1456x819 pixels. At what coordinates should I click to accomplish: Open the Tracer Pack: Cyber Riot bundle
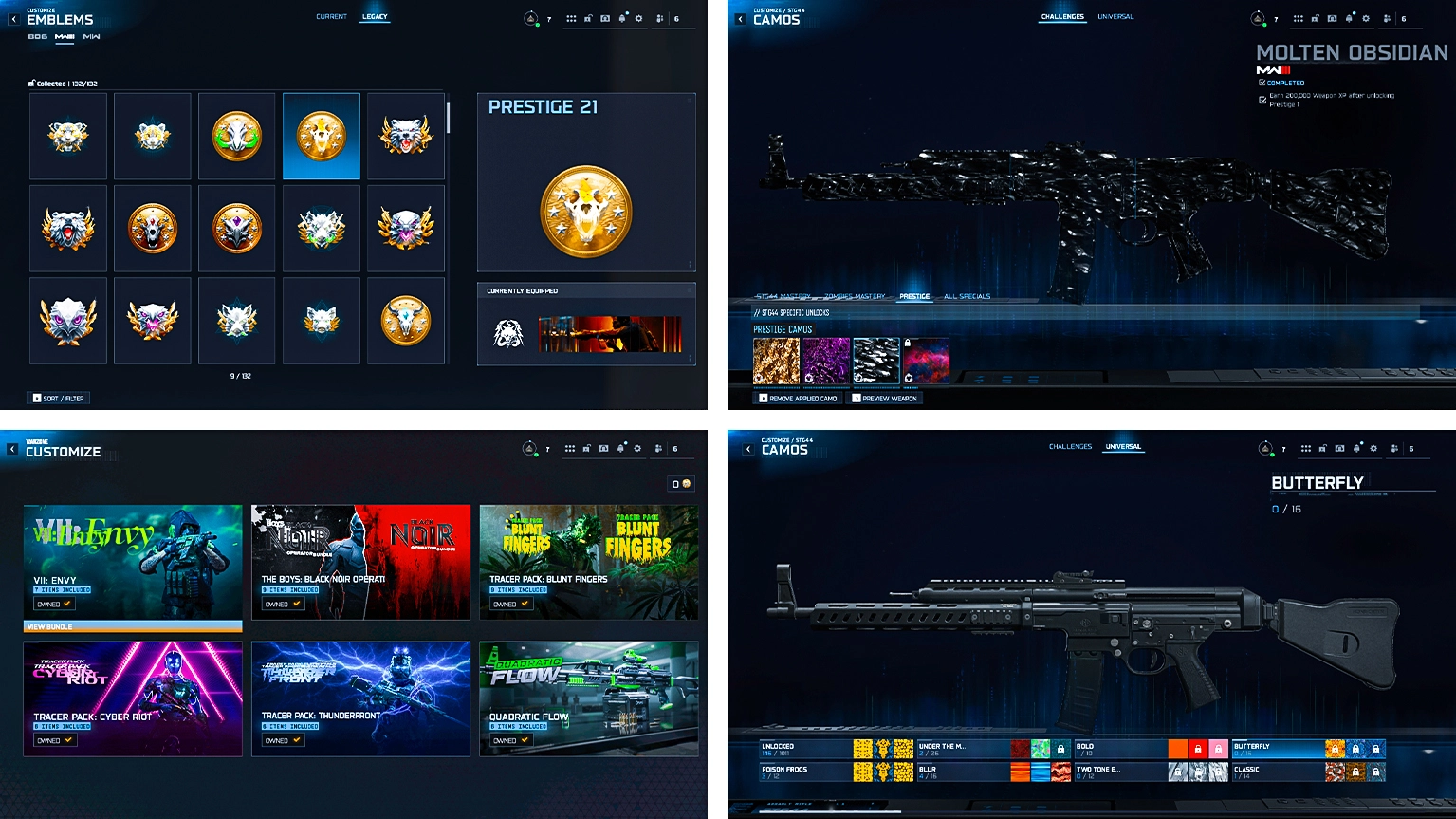pos(132,699)
